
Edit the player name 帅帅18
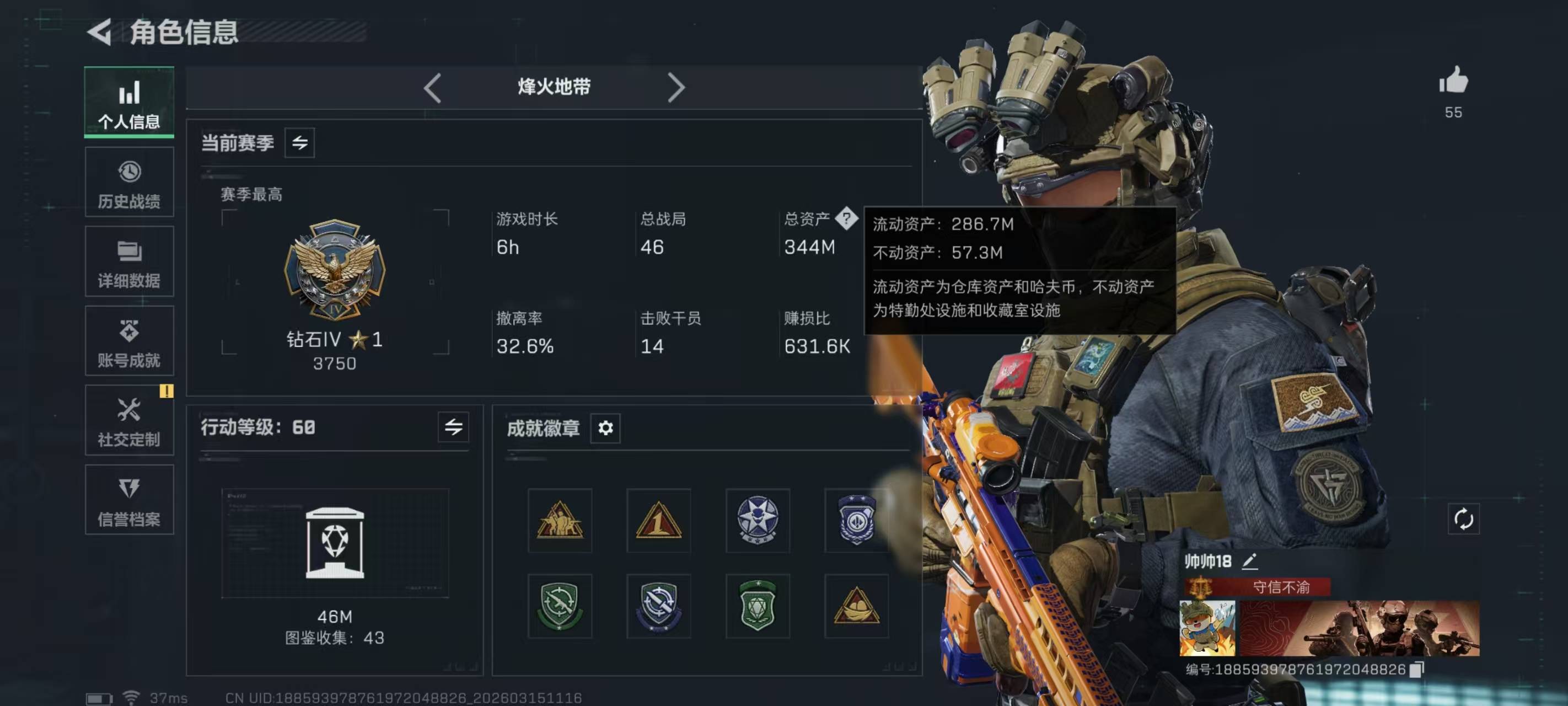[1250, 561]
